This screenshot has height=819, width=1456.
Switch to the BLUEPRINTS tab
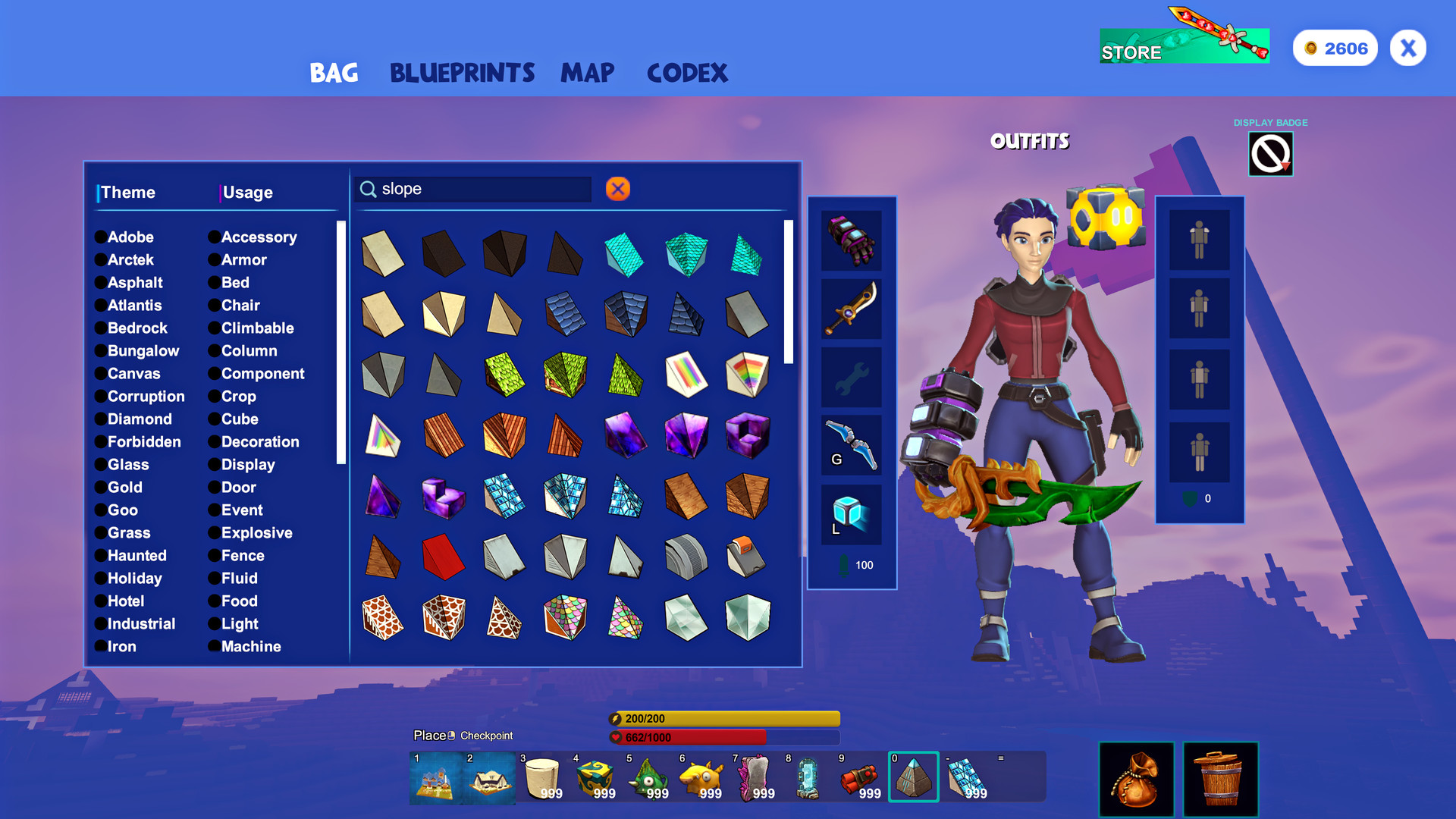click(x=462, y=73)
